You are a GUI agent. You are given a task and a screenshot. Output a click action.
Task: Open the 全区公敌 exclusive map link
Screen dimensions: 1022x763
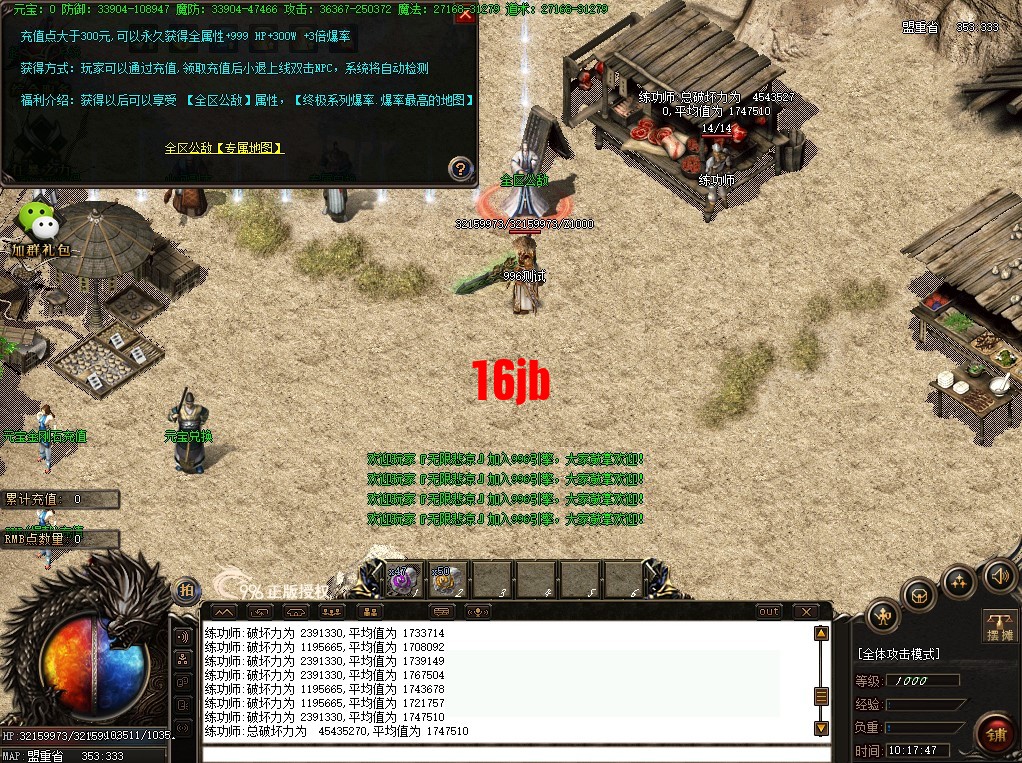click(x=224, y=148)
